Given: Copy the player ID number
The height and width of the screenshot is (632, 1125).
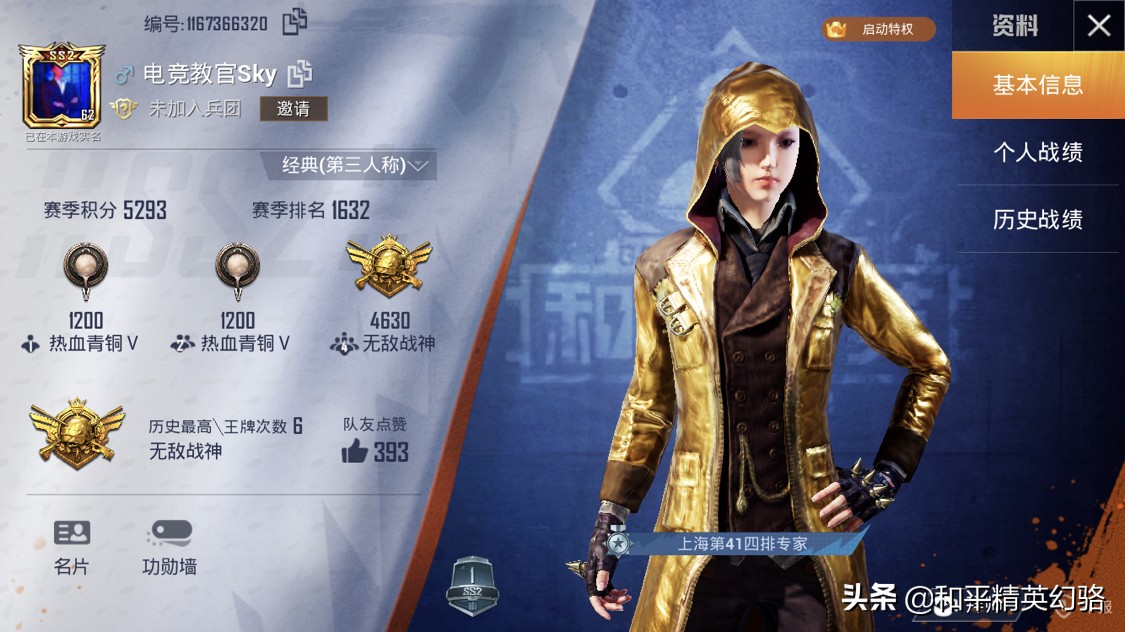Looking at the screenshot, I should point(295,21).
